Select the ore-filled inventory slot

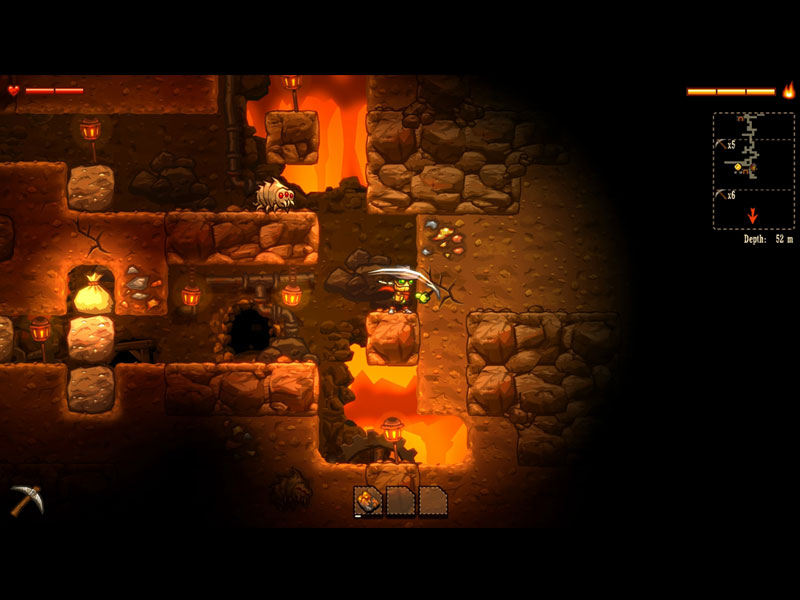[368, 500]
